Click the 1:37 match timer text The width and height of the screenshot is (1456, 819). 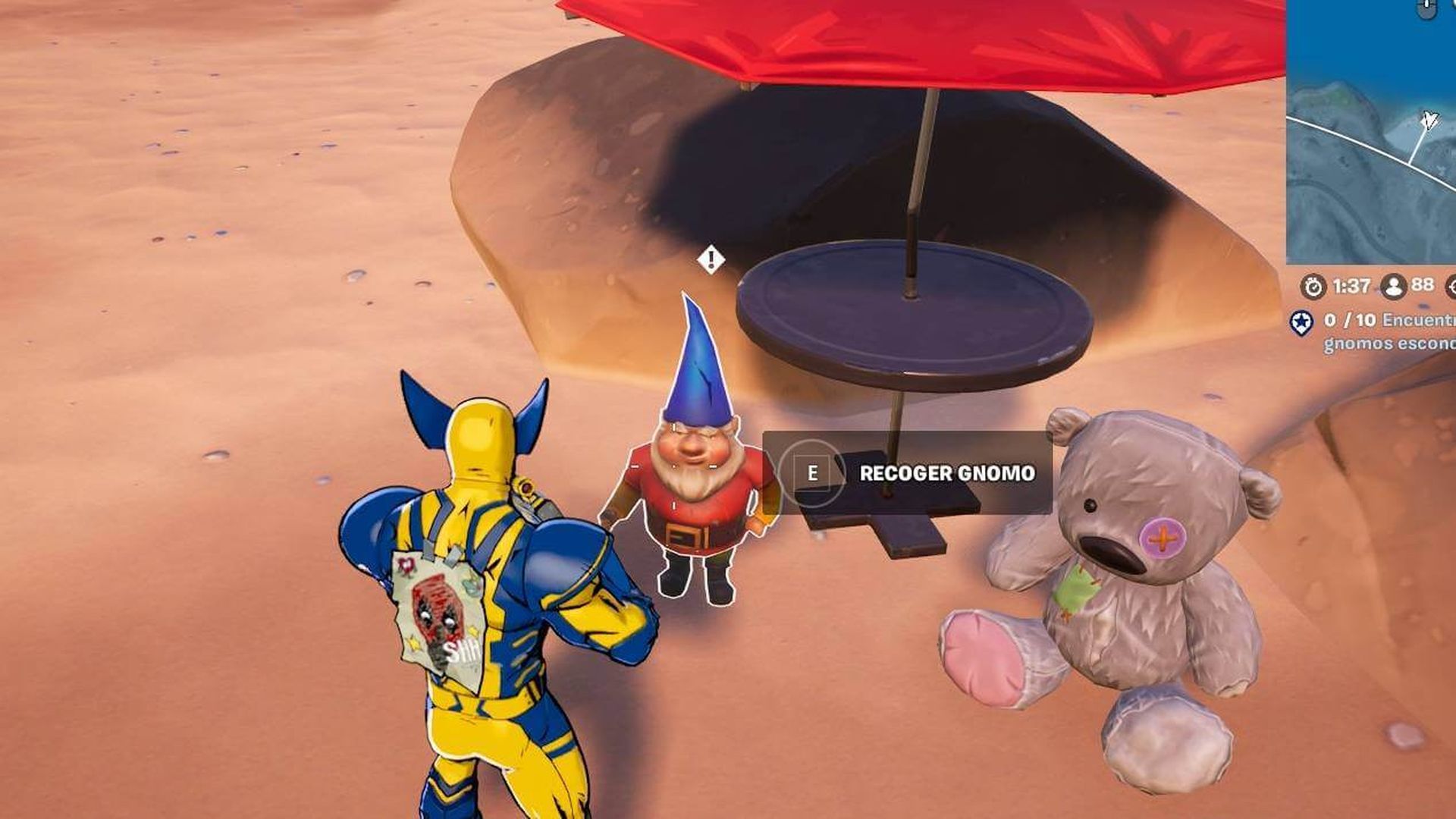point(1352,287)
